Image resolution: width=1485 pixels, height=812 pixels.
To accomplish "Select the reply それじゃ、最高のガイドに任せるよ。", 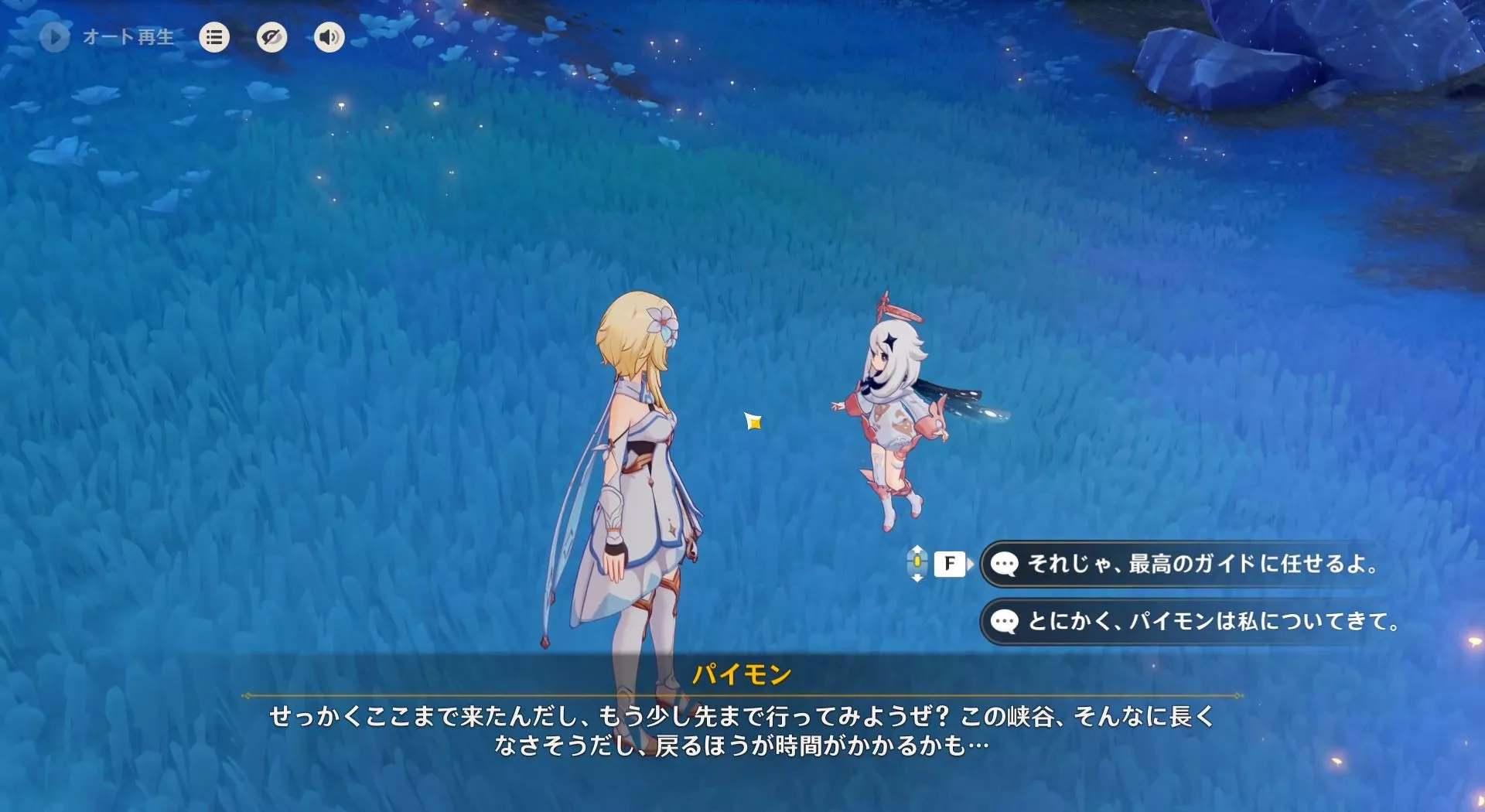I will 1191,565.
